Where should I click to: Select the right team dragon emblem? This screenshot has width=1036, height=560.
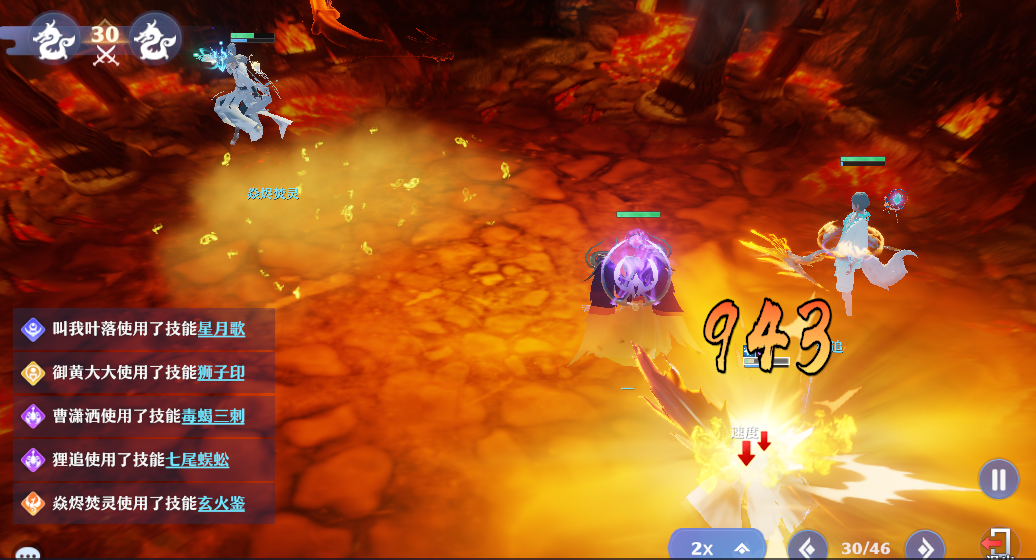[x=155, y=38]
